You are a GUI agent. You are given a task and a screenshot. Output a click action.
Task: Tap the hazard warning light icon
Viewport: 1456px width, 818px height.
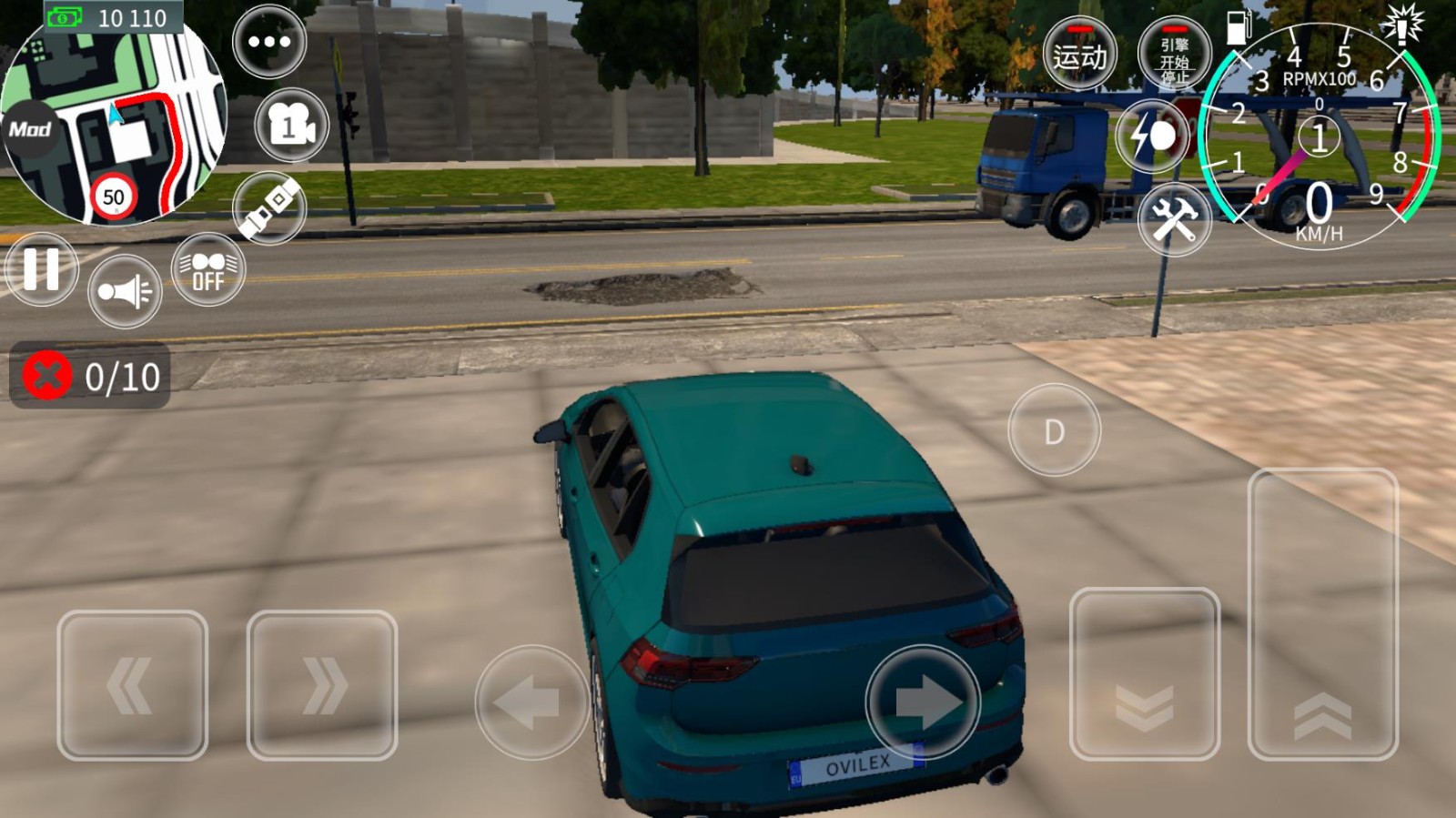pos(1401,25)
